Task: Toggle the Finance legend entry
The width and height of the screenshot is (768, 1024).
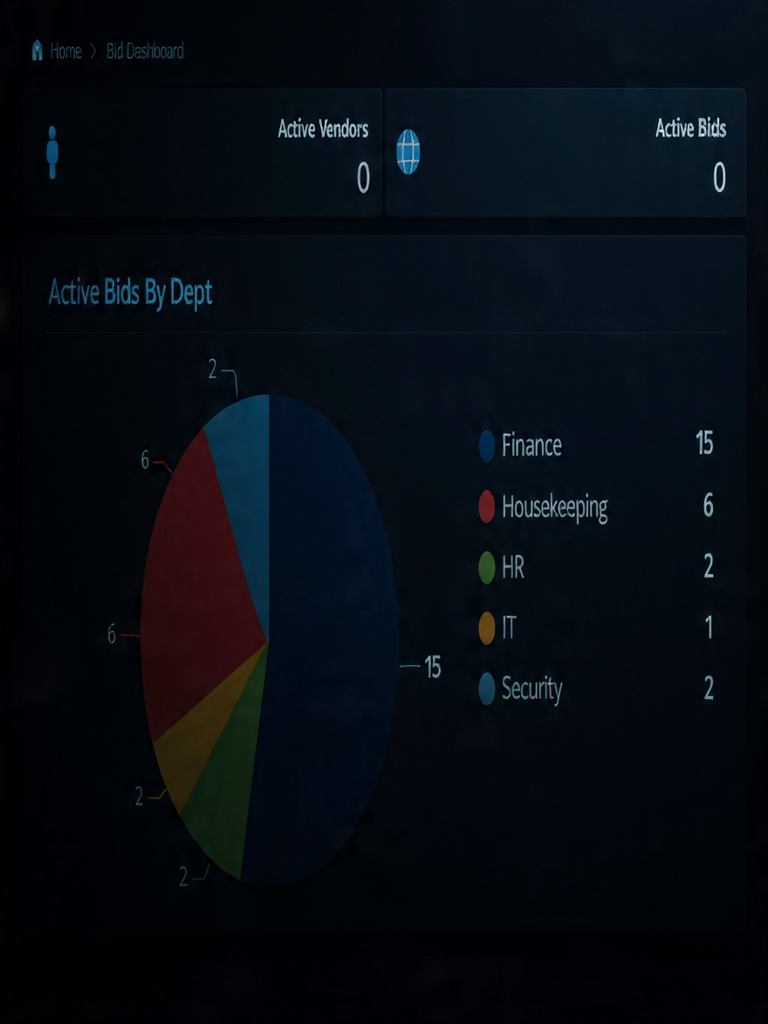Action: [x=531, y=445]
